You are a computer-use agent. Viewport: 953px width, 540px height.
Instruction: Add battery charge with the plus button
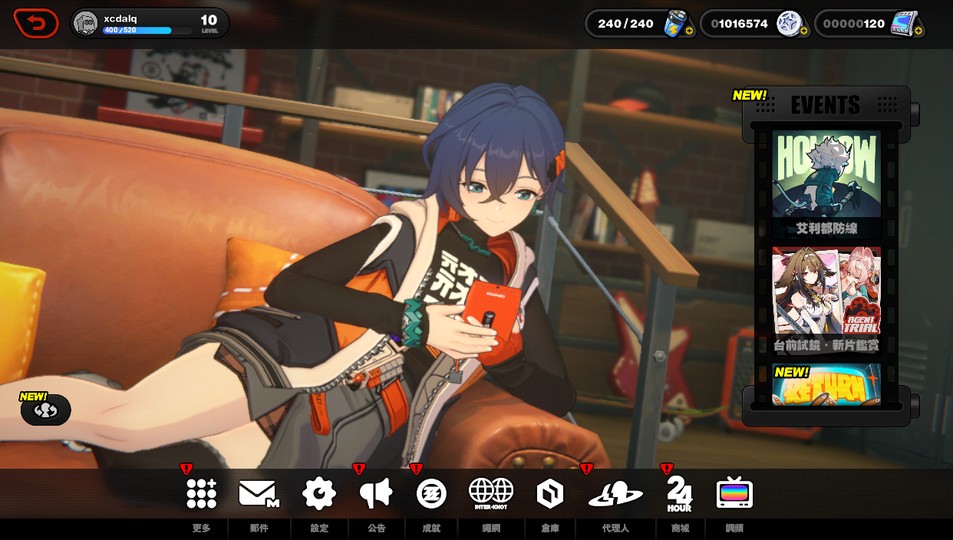click(689, 31)
